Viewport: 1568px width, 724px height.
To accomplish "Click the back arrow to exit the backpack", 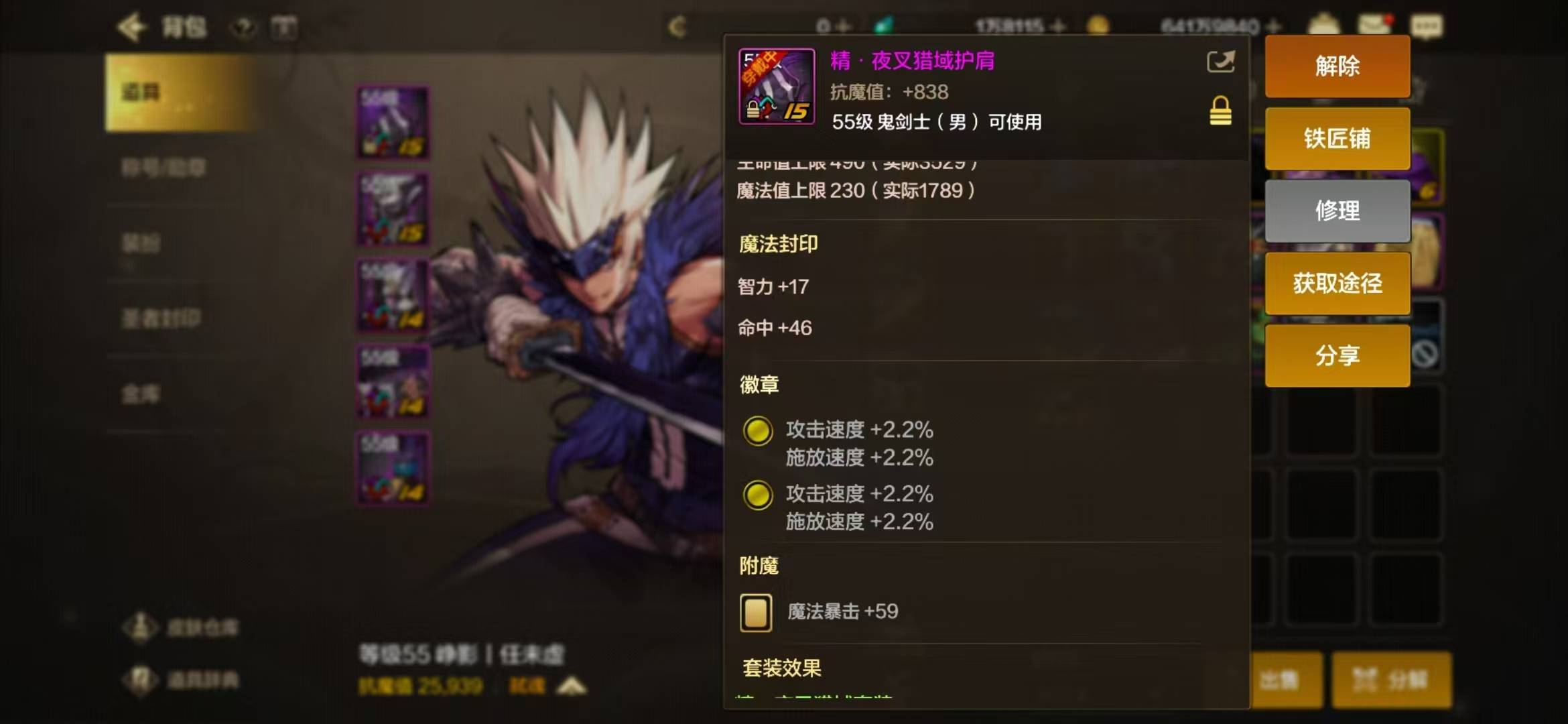I will coord(131,25).
